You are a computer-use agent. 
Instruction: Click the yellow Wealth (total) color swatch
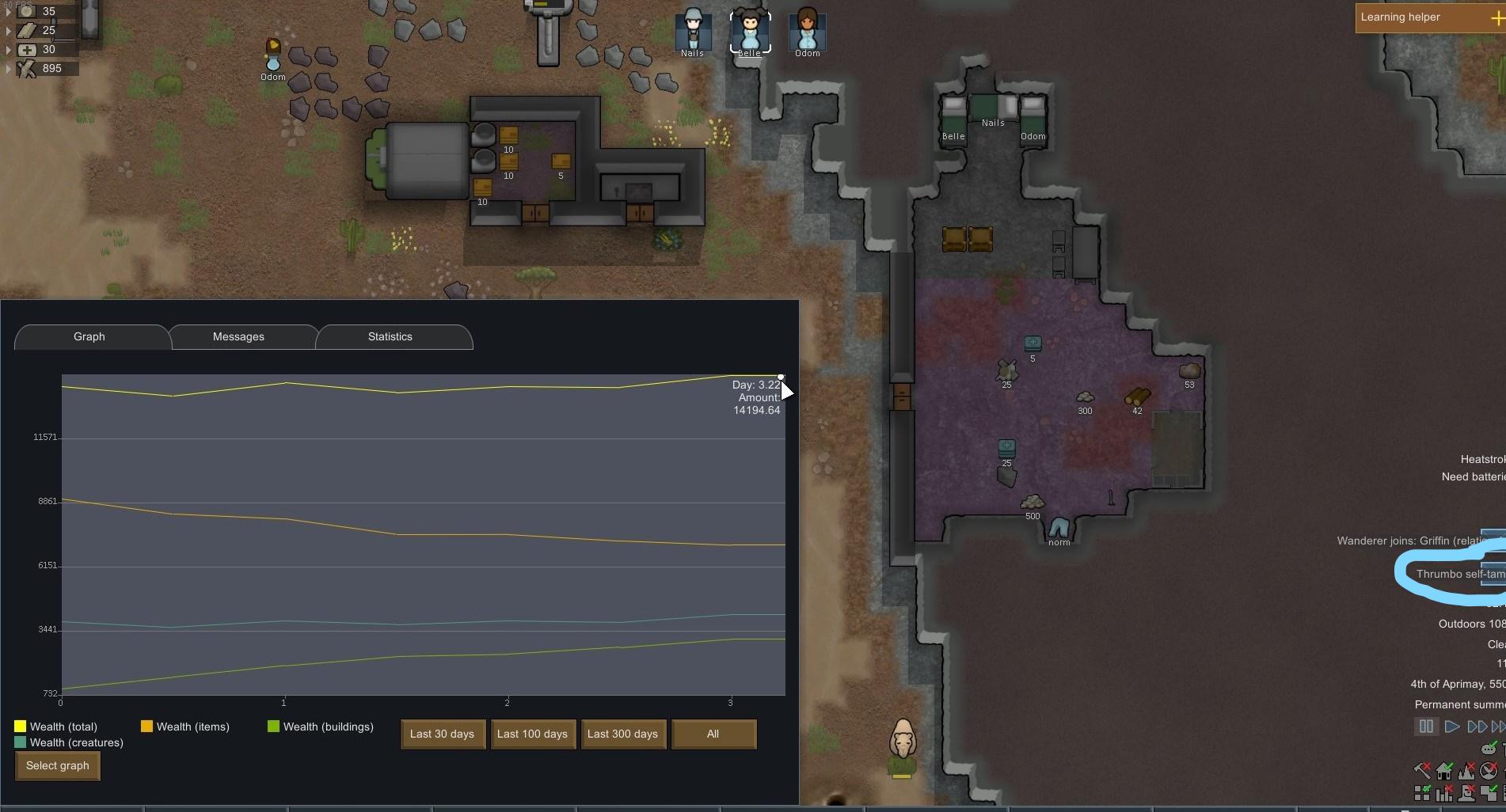[x=18, y=726]
